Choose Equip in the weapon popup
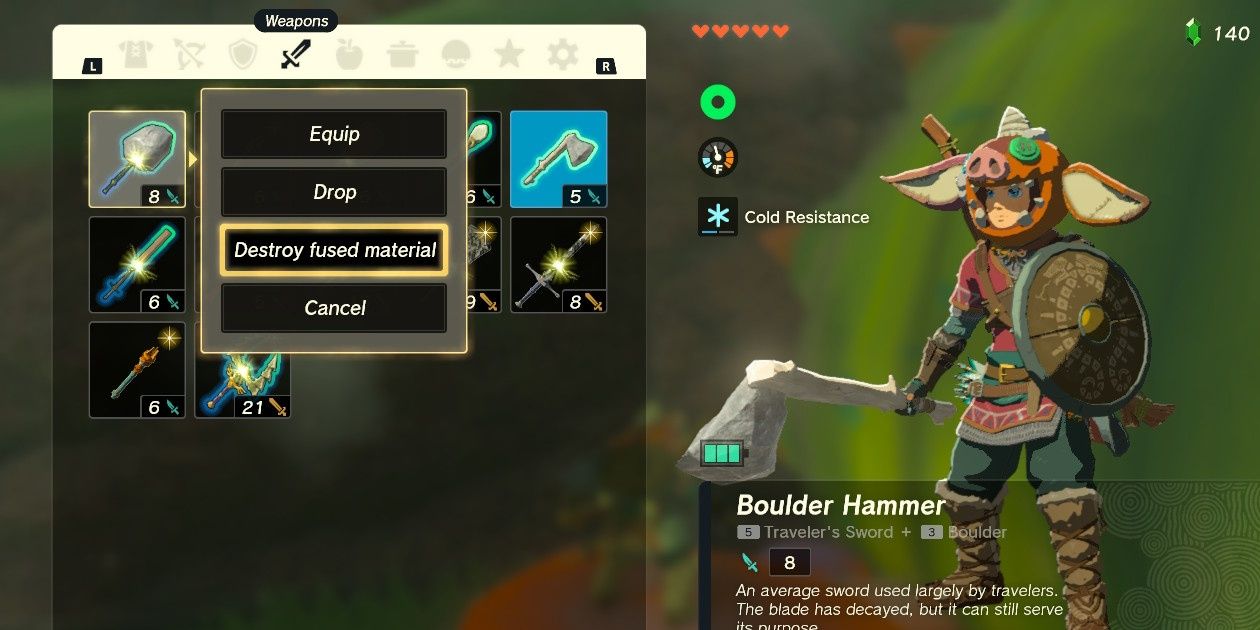This screenshot has width=1260, height=630. click(334, 134)
